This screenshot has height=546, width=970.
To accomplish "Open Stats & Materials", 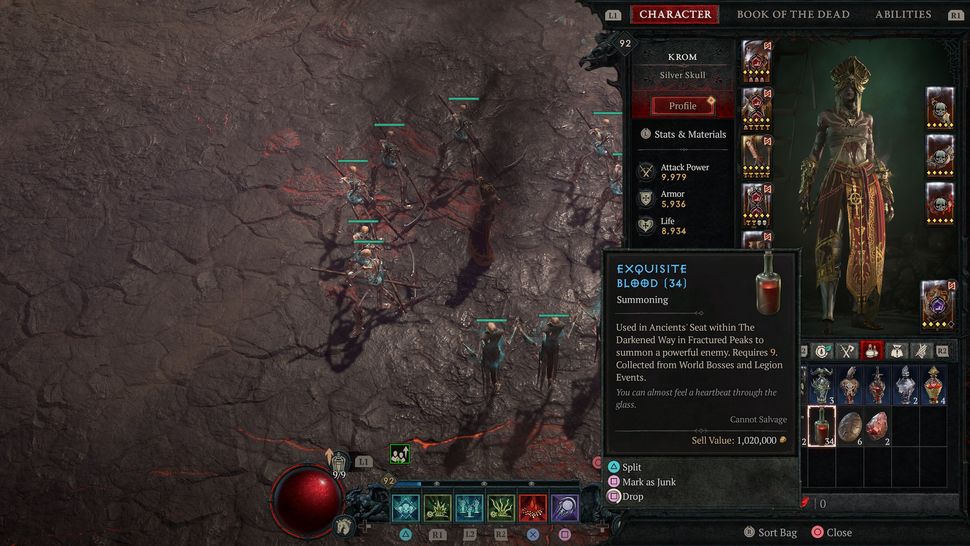I will [x=684, y=134].
